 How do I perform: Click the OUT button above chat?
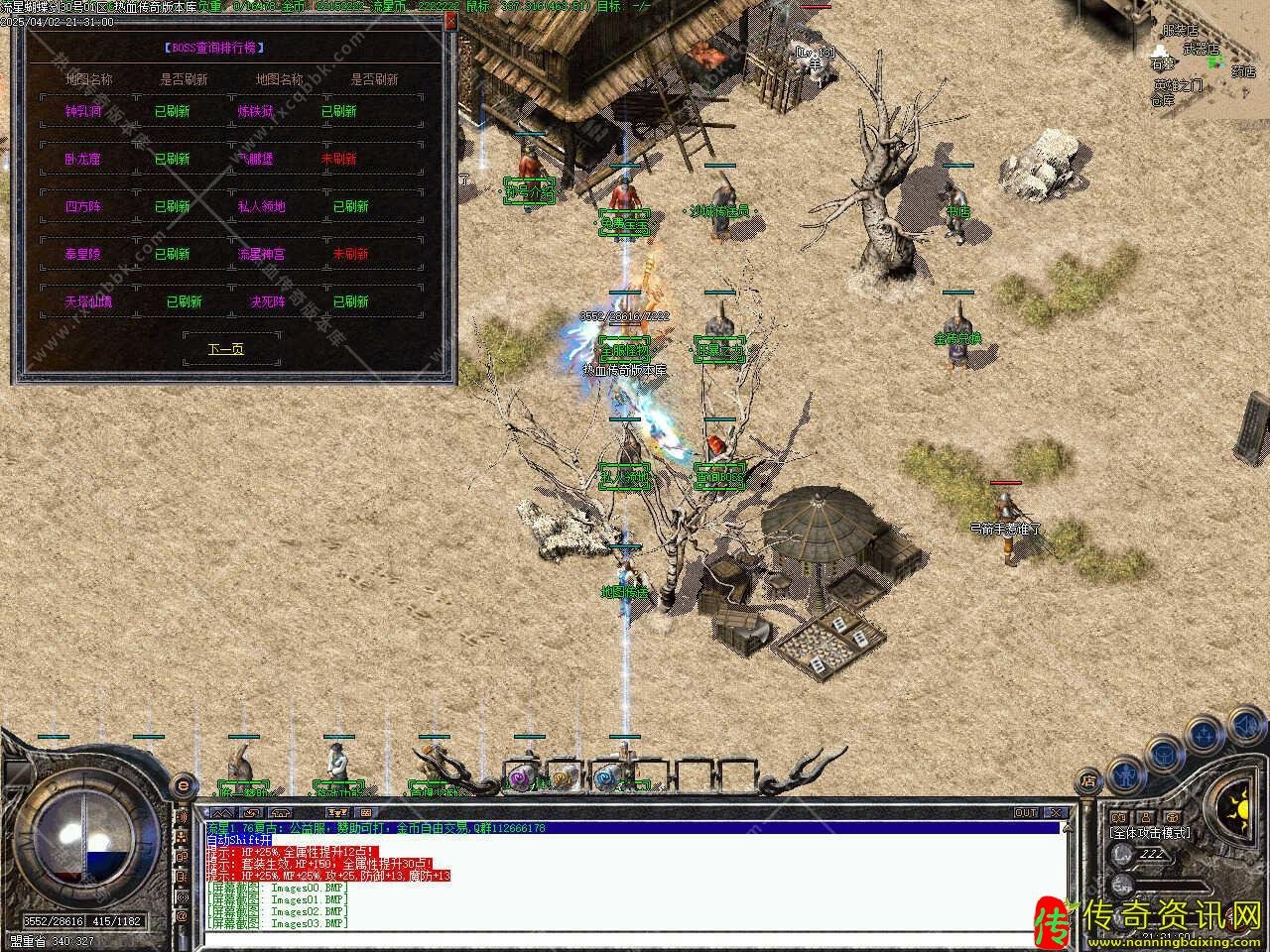point(1026,812)
